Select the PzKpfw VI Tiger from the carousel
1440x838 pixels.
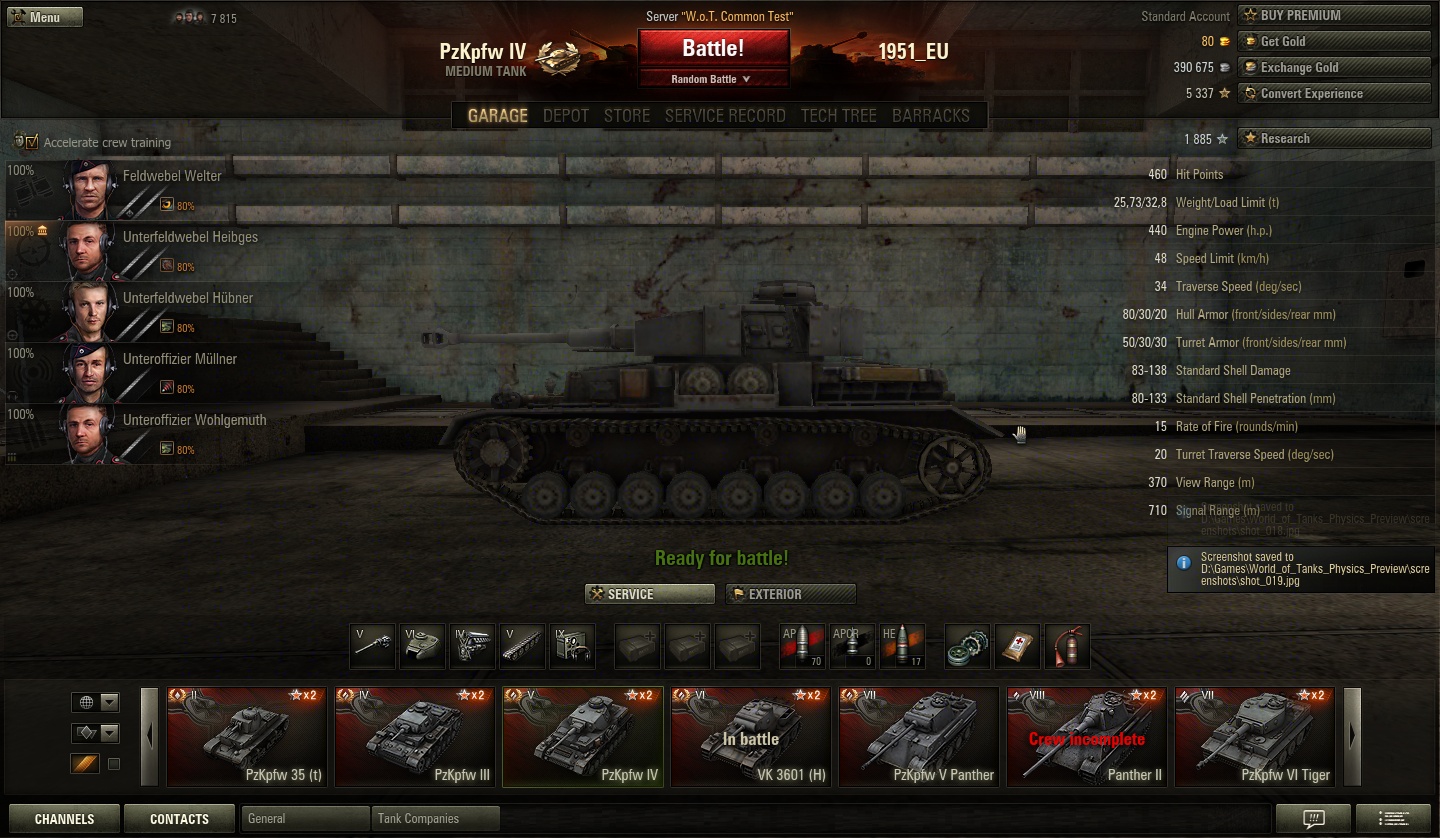1254,737
